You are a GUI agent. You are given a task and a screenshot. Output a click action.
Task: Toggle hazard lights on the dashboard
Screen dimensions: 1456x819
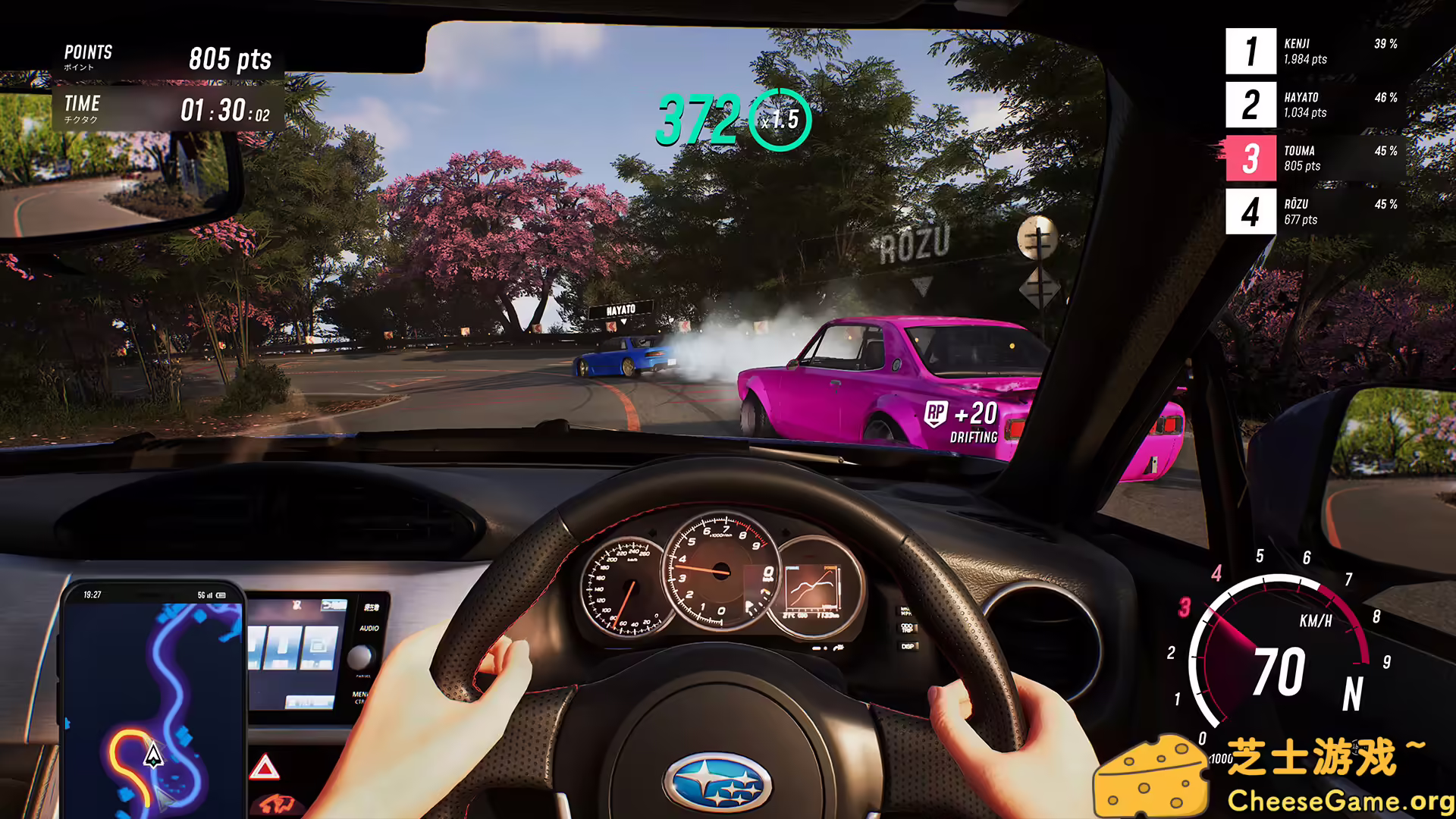[x=264, y=767]
